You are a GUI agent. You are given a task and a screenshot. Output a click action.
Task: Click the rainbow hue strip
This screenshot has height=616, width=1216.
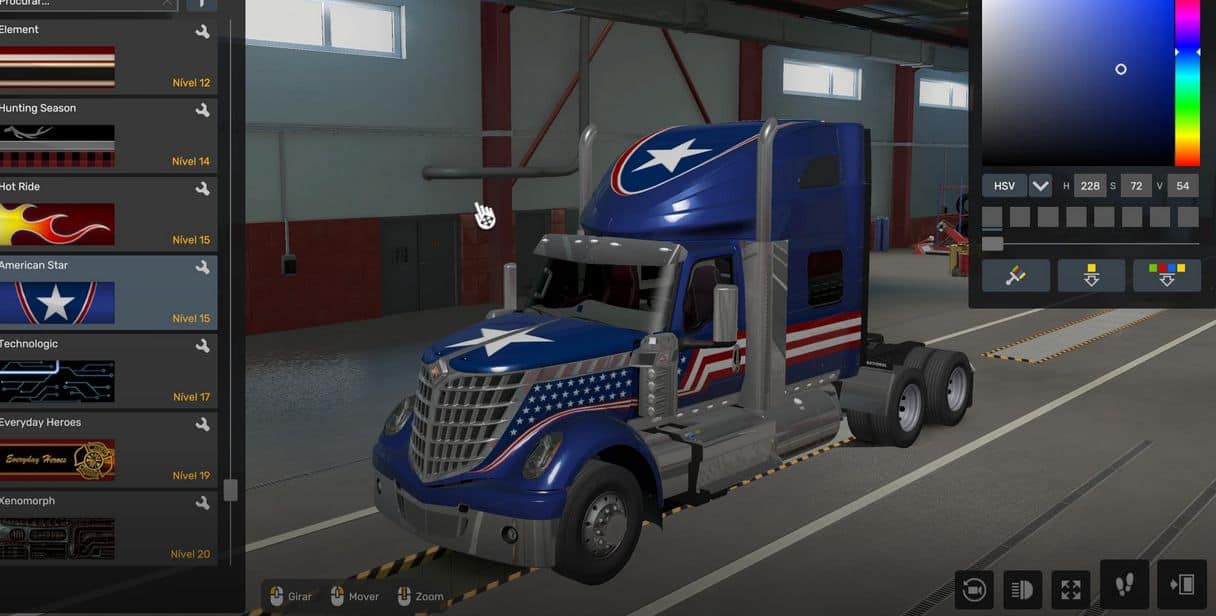click(x=1187, y=82)
